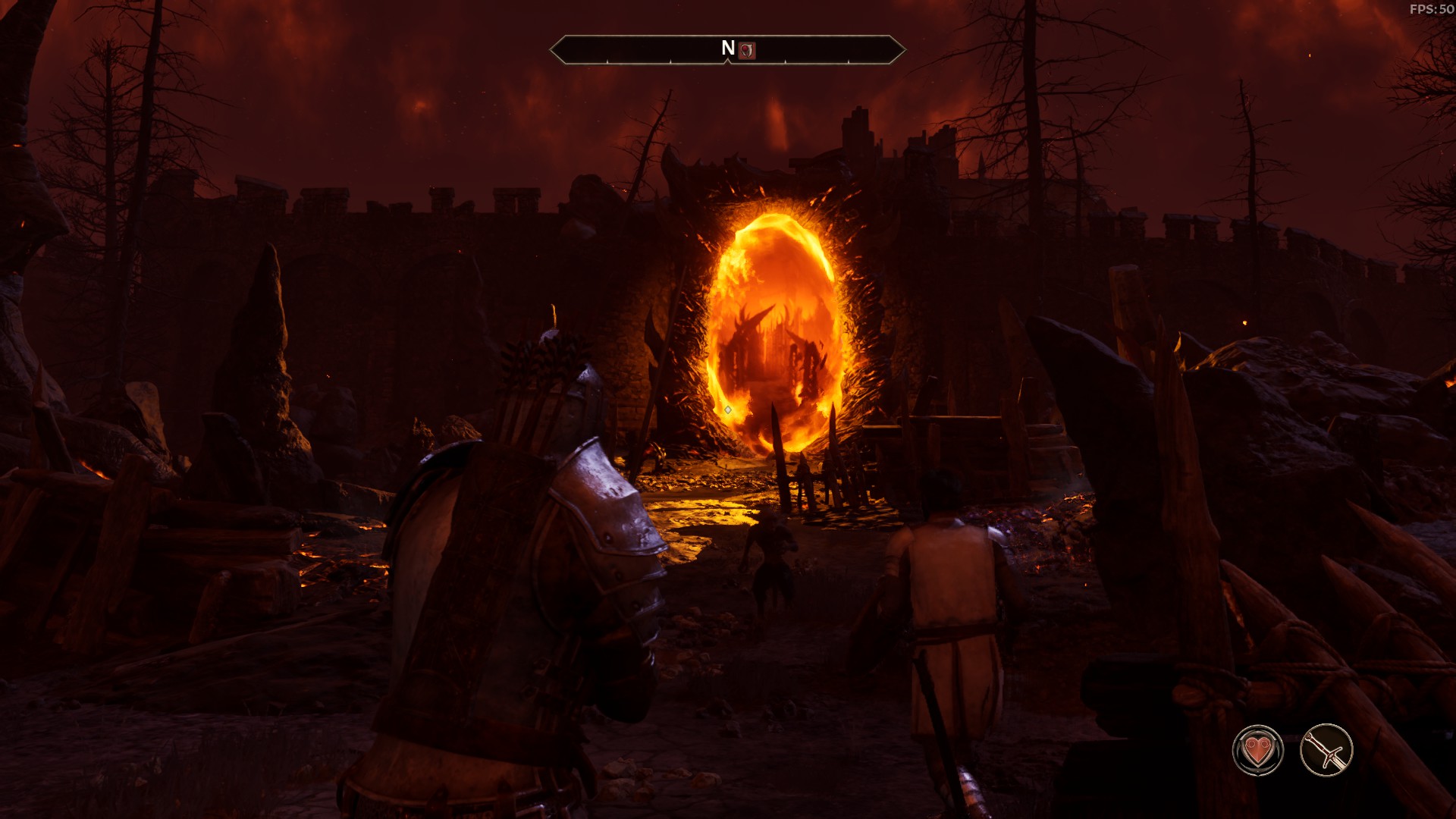Click the red Oblivion gate marker on compass
This screenshot has width=1456, height=819.
(x=747, y=50)
